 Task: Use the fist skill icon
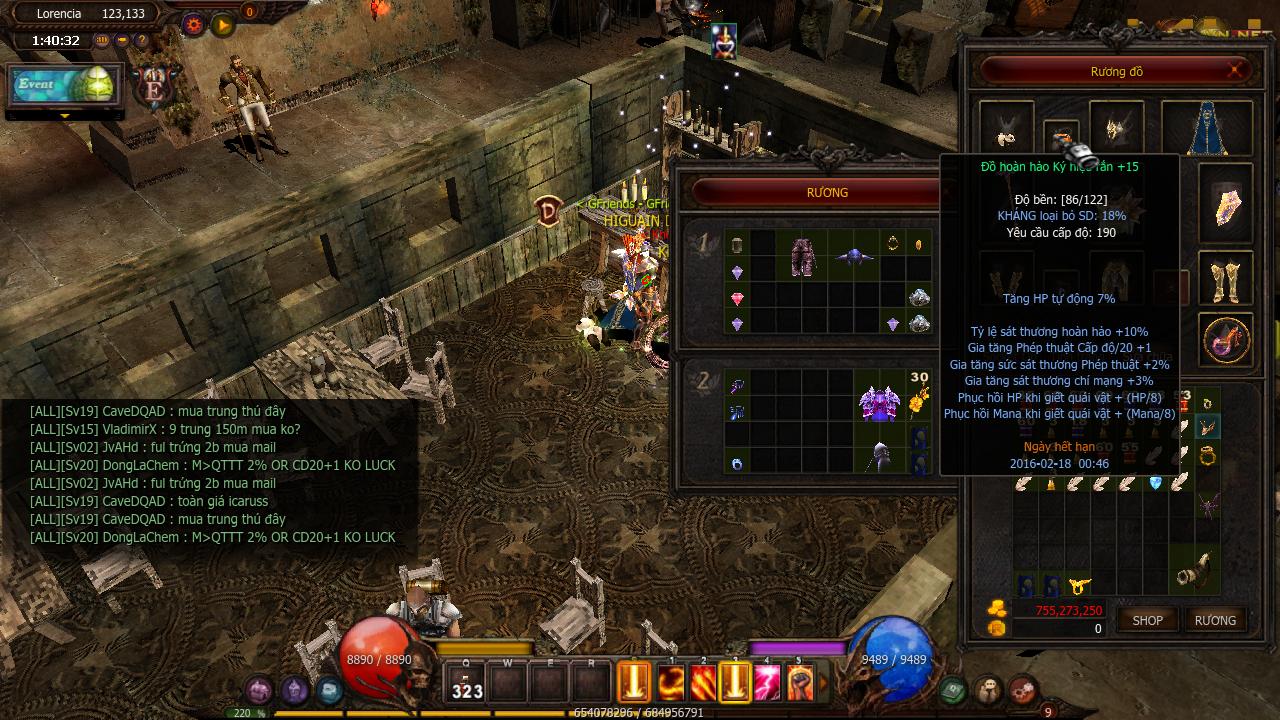799,683
